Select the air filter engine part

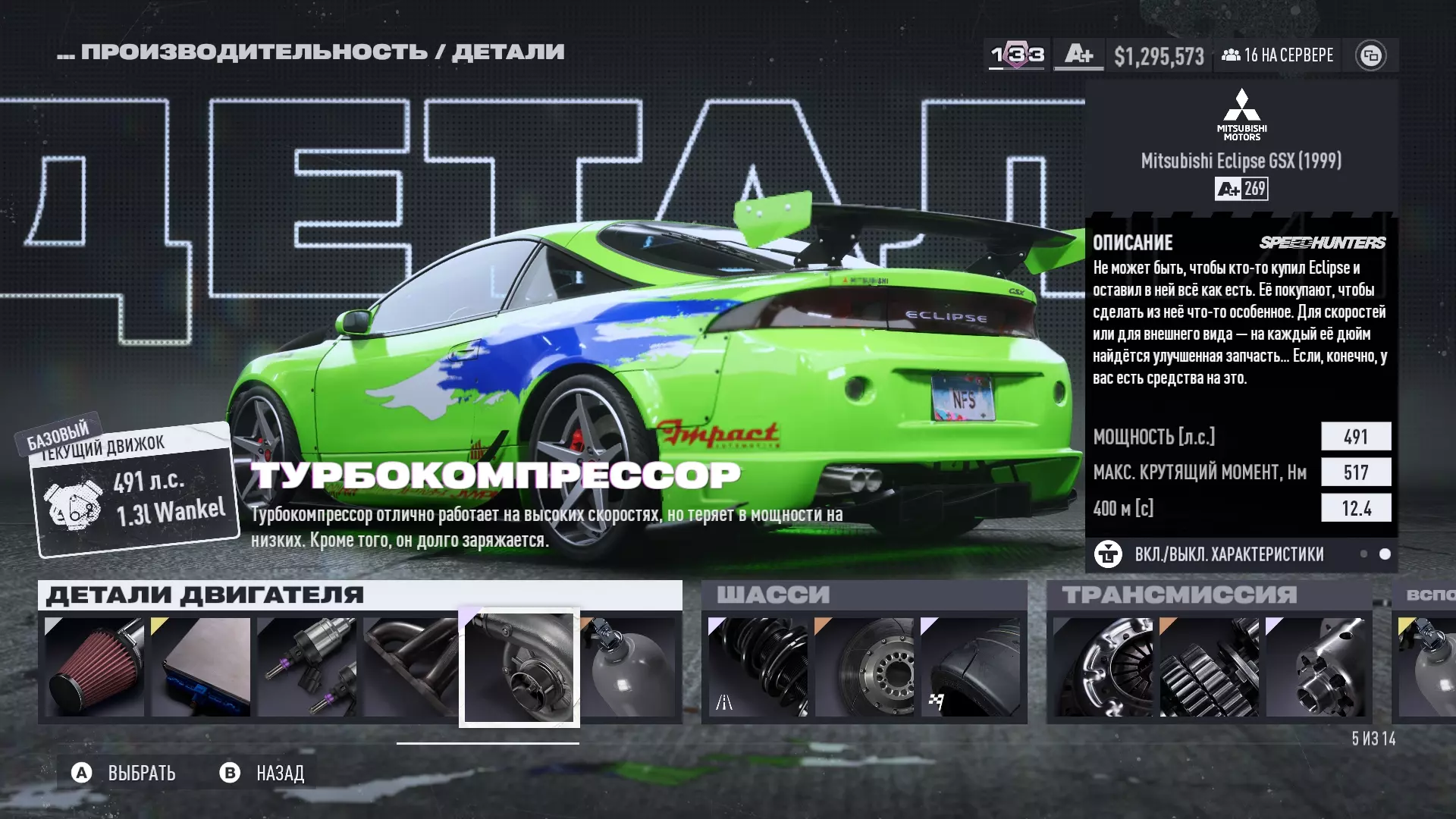pyautogui.click(x=94, y=667)
